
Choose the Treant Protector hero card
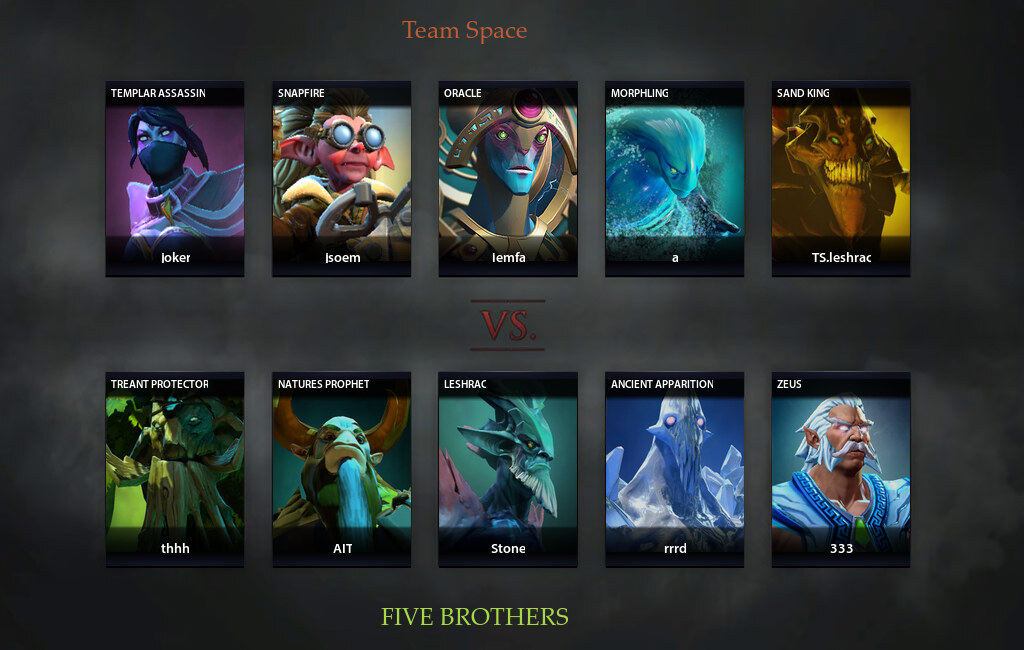pos(175,469)
